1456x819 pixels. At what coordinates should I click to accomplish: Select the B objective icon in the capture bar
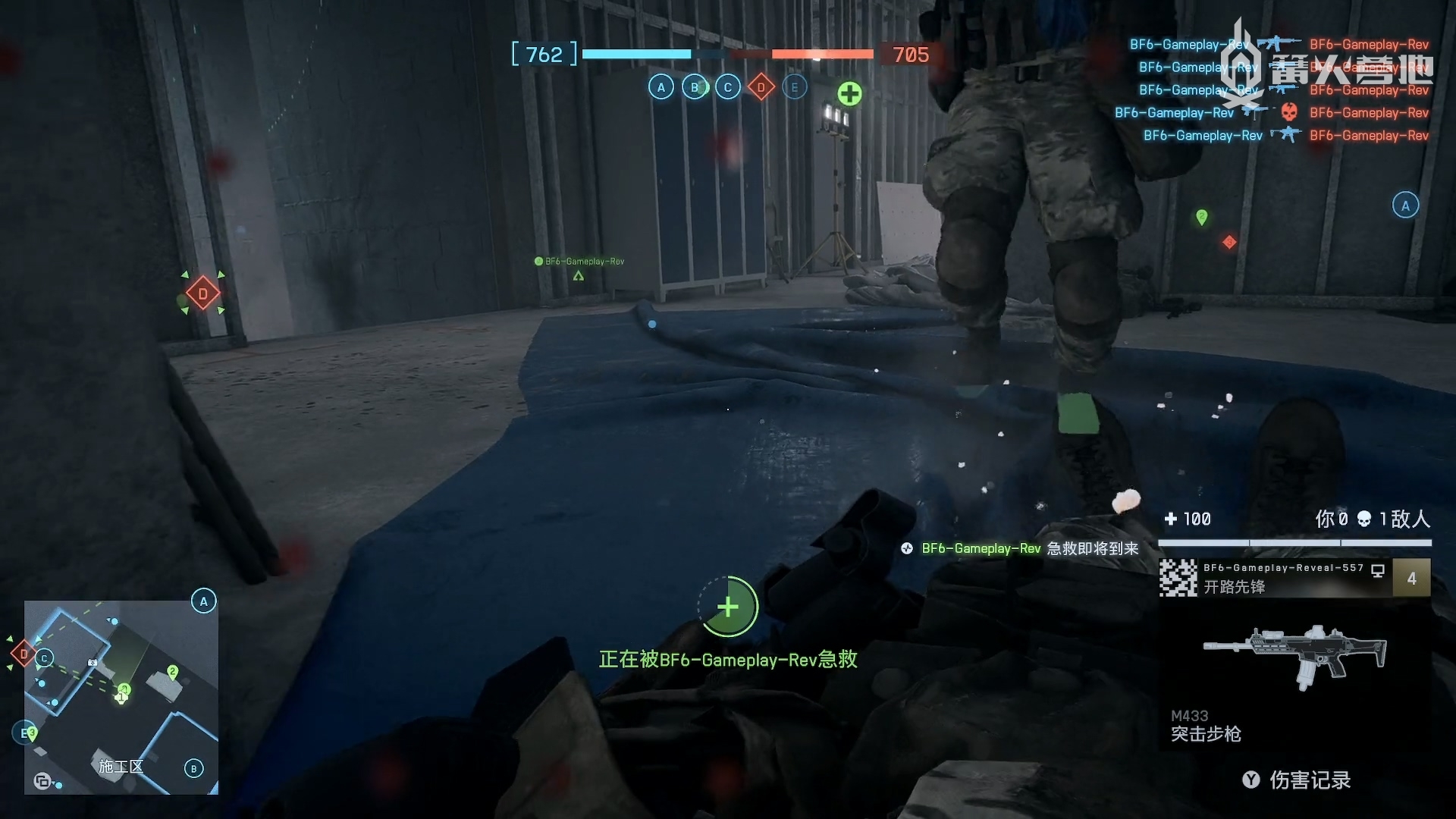point(694,87)
